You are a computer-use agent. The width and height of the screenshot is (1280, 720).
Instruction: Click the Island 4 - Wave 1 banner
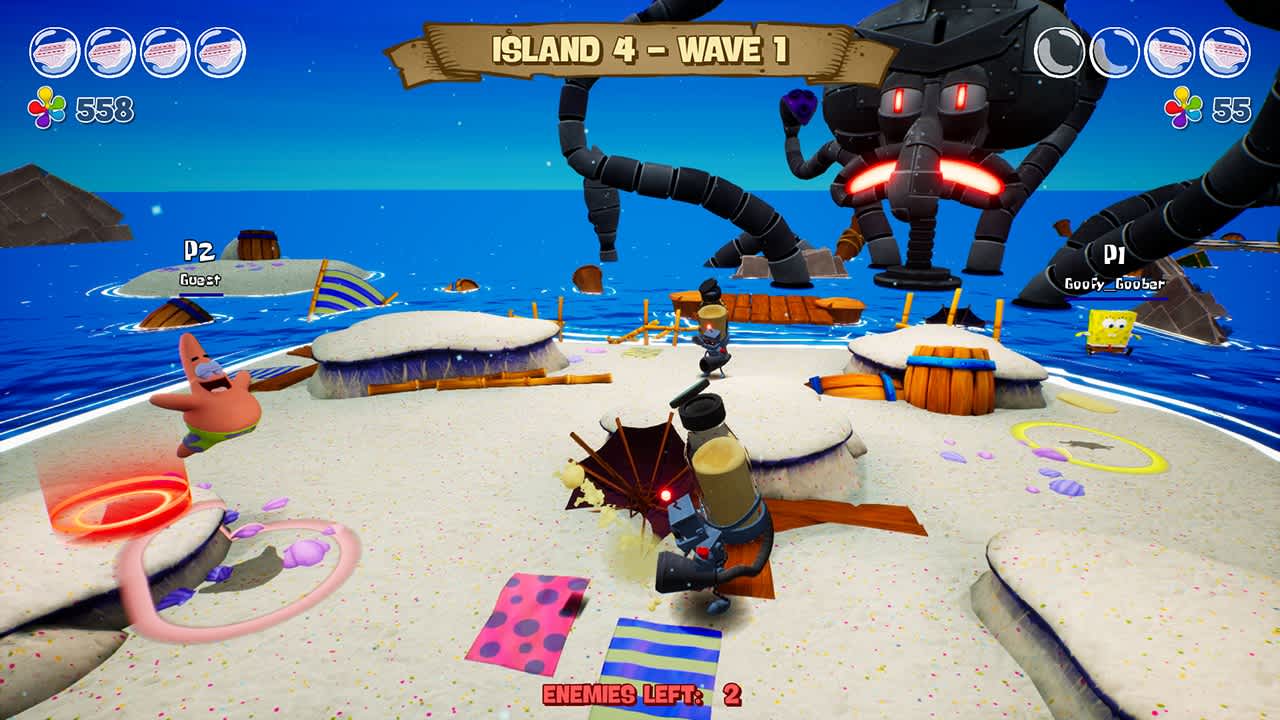(640, 48)
